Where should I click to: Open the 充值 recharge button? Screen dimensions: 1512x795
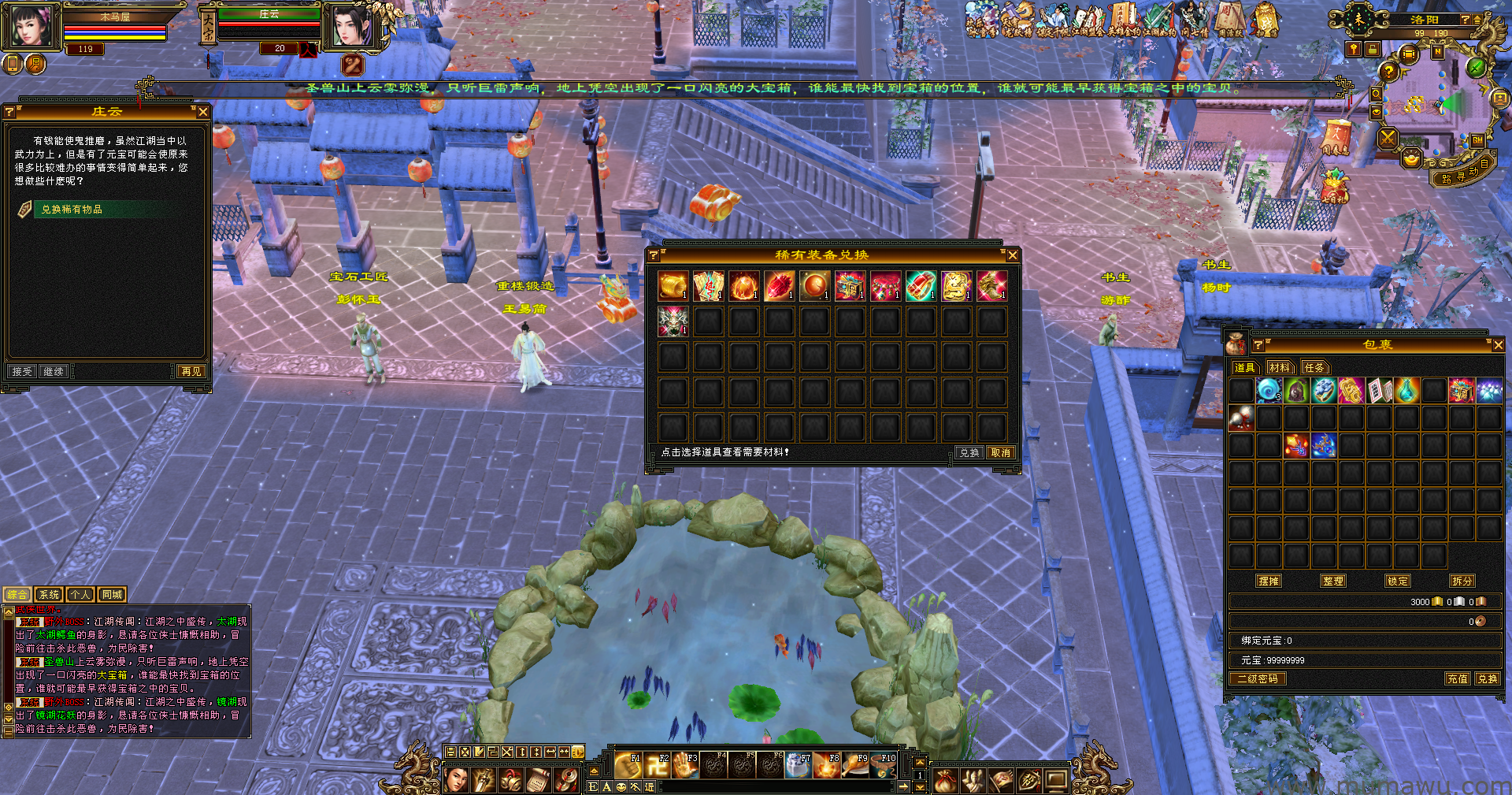coord(1457,678)
